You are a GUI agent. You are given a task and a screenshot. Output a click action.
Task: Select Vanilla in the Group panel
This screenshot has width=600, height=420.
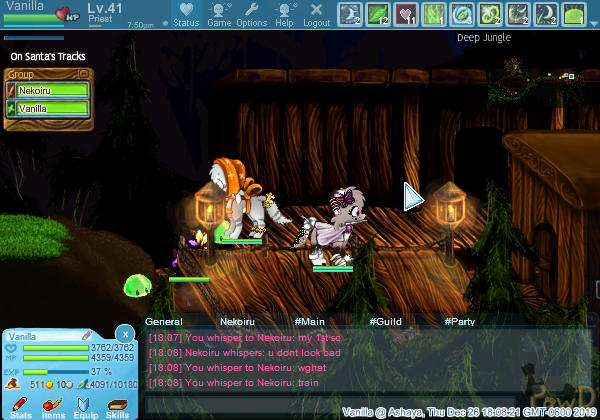48,109
